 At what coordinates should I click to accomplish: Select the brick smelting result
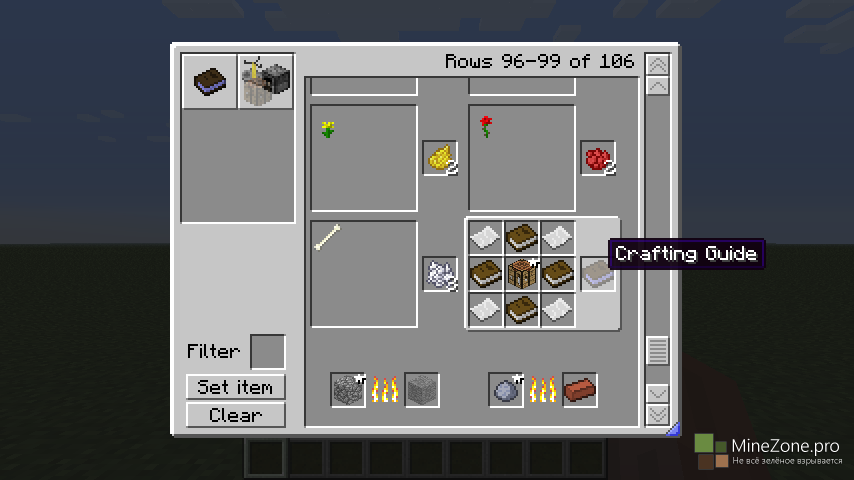pos(580,389)
